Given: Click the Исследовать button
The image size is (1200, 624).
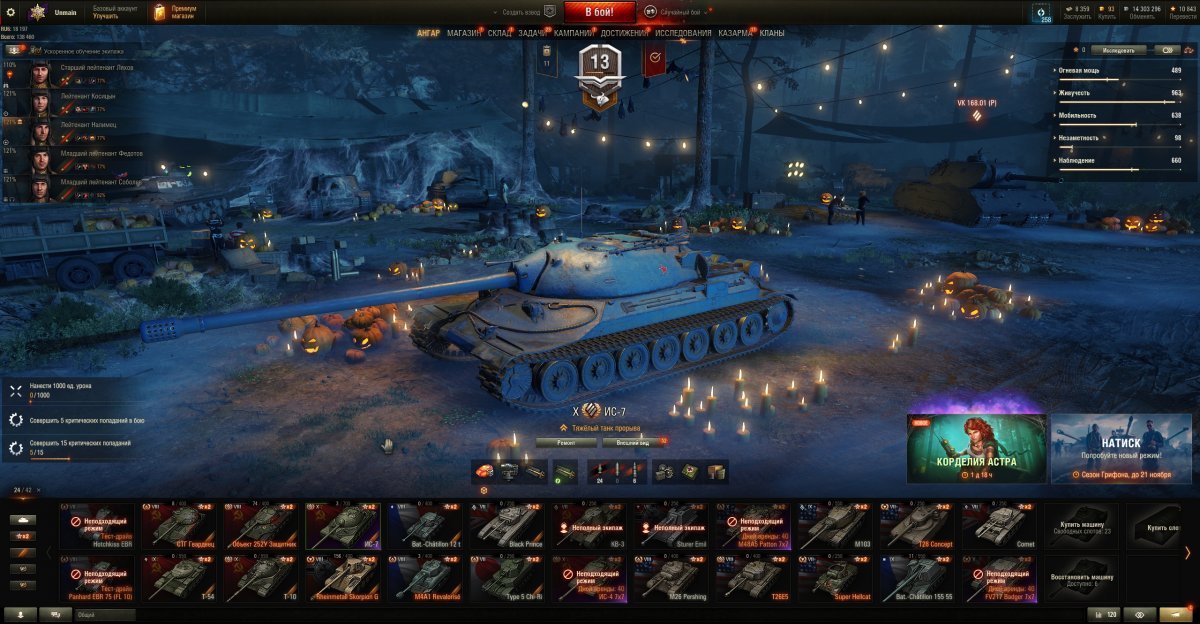Looking at the screenshot, I should [1118, 49].
